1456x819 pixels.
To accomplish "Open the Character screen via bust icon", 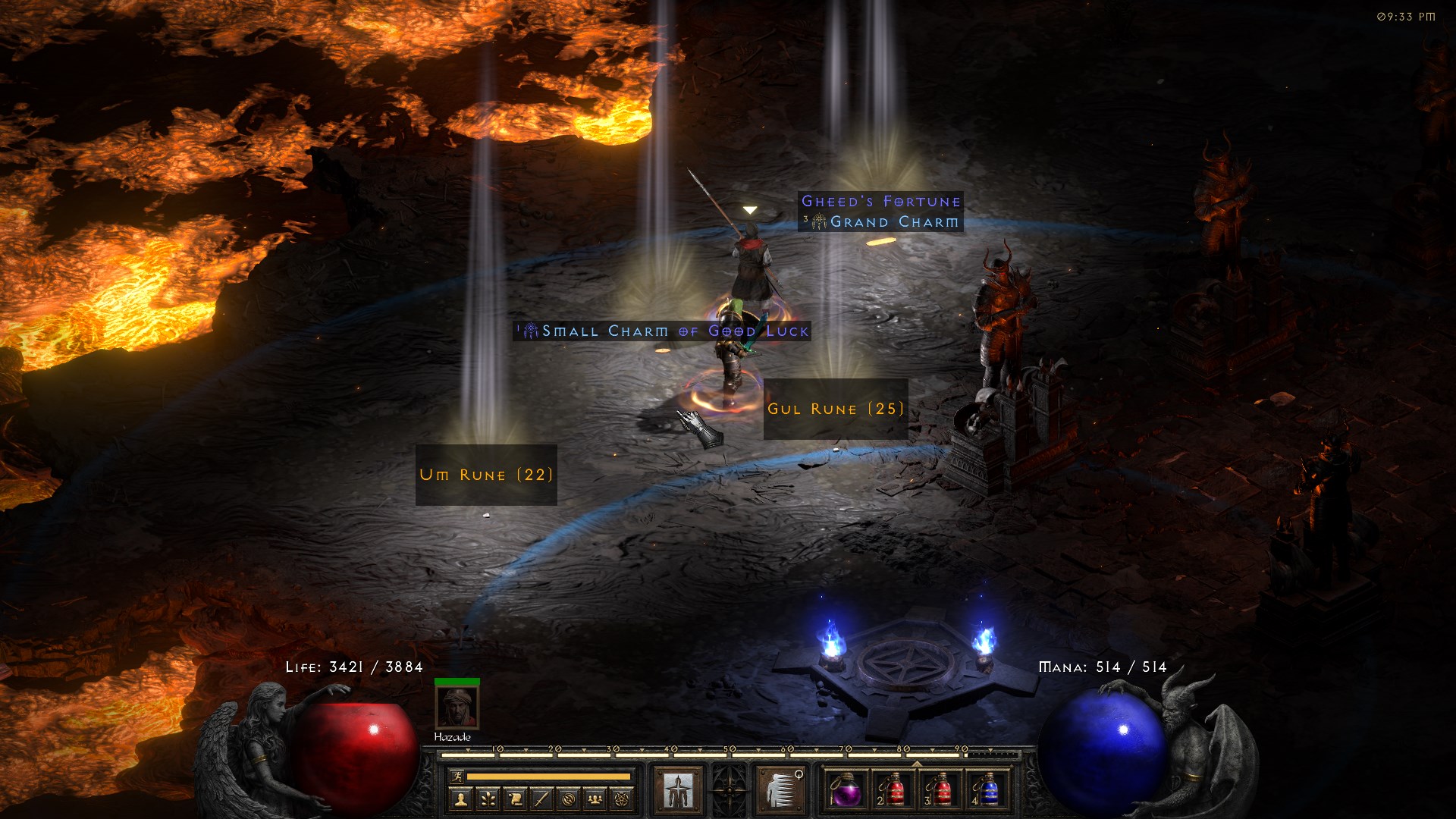I will 460,798.
